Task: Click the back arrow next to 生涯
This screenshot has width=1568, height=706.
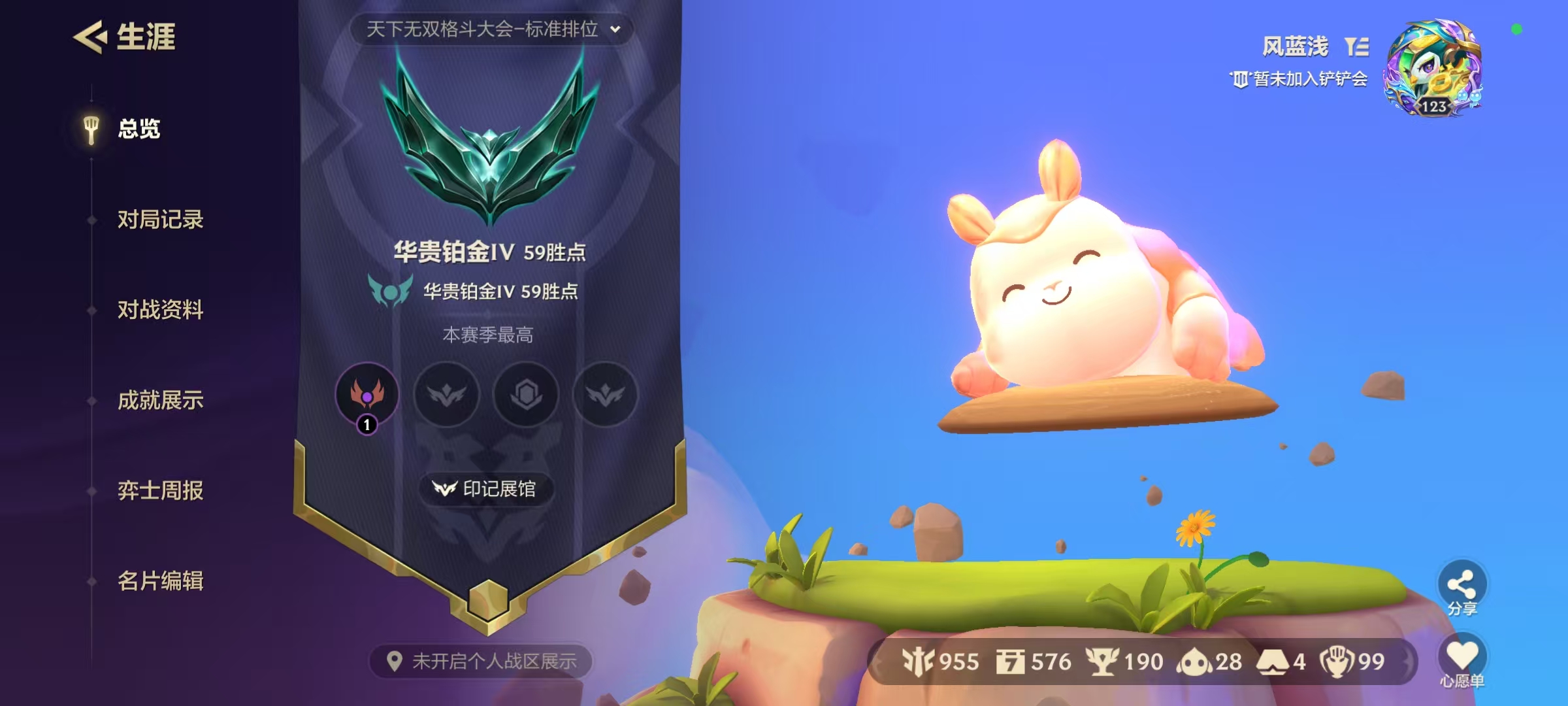Action: [90, 37]
